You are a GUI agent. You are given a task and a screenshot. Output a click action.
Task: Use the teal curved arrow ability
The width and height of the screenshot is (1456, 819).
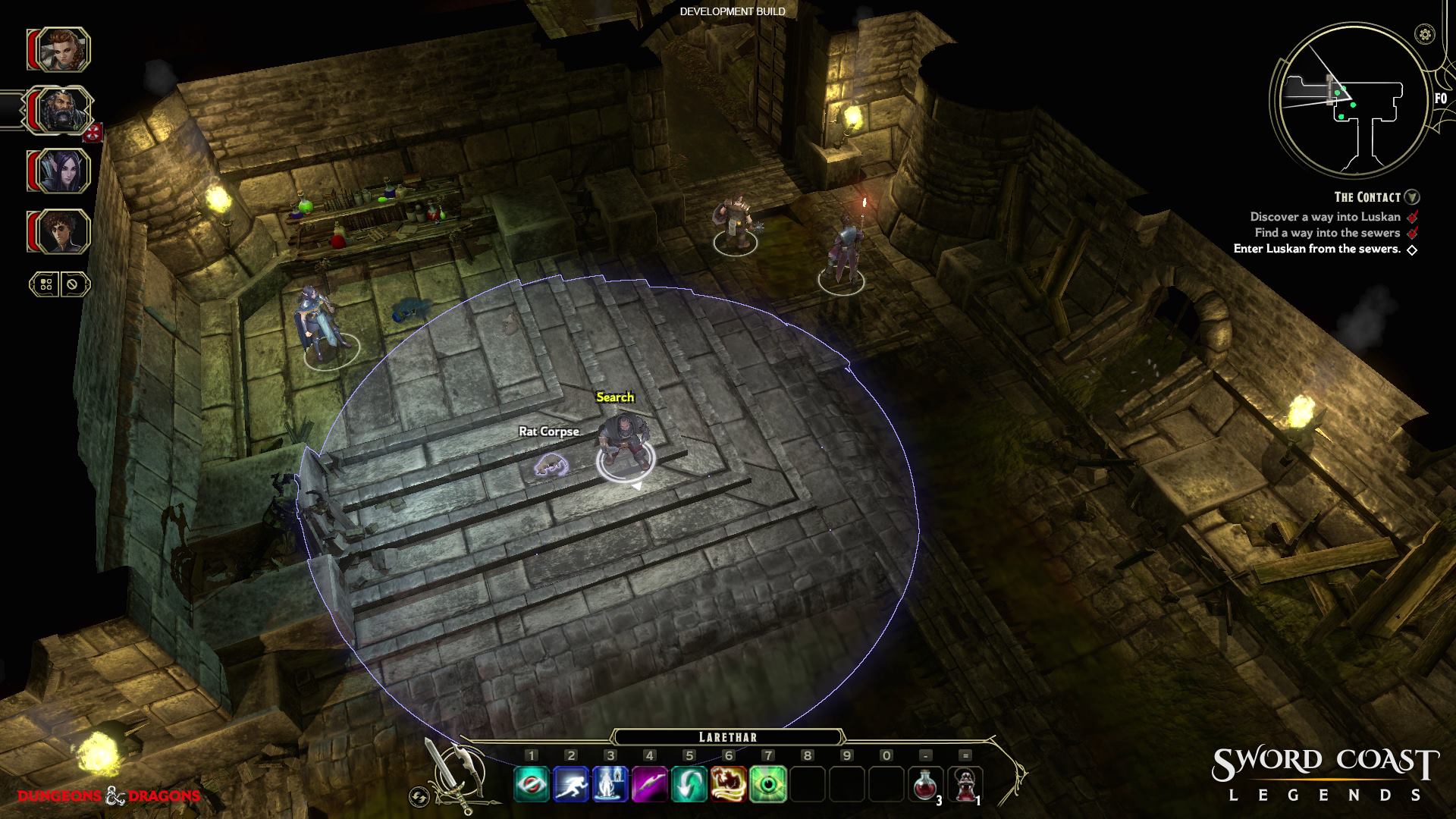click(689, 784)
